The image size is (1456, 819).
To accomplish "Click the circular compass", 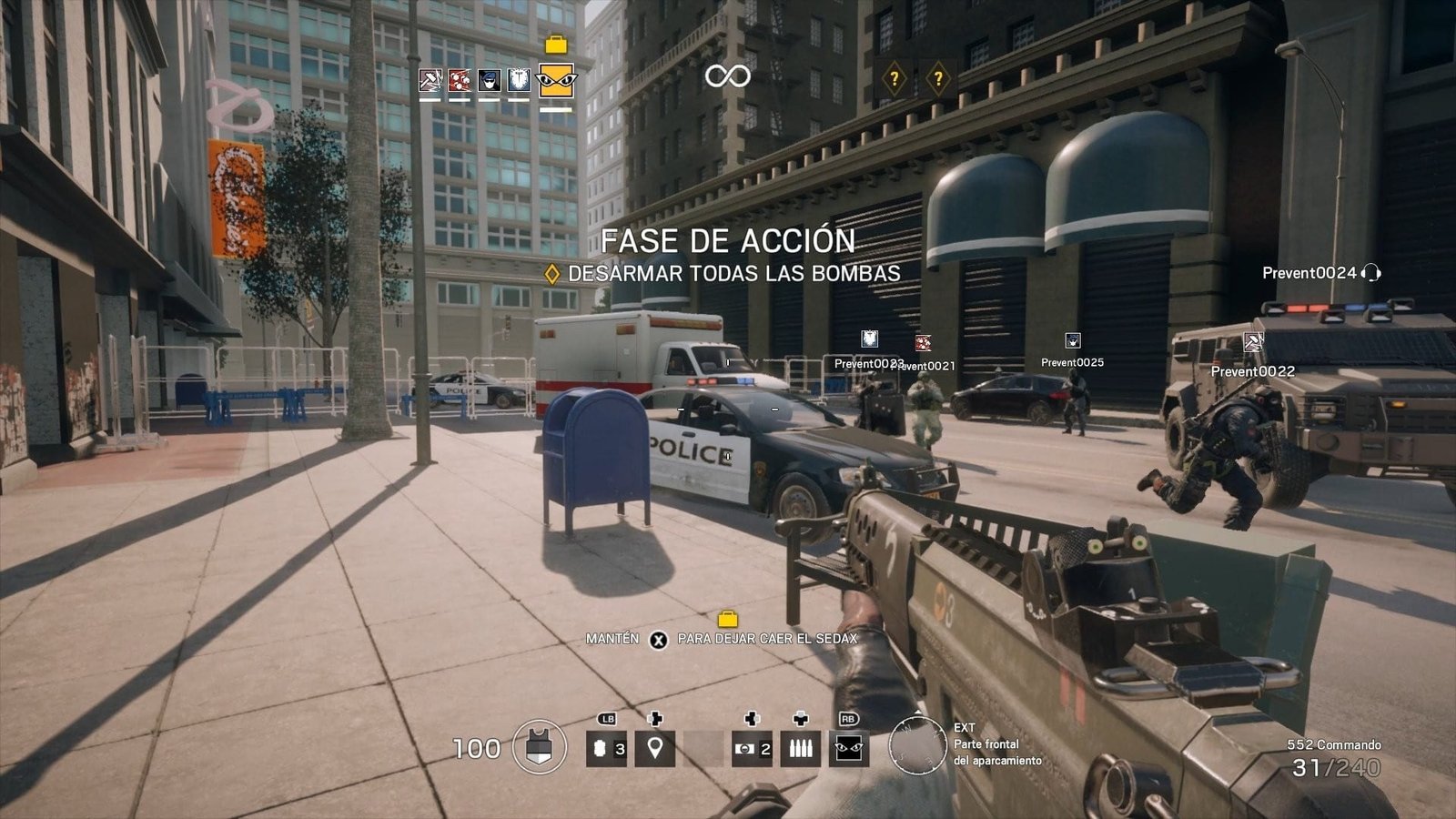I will click(x=917, y=746).
